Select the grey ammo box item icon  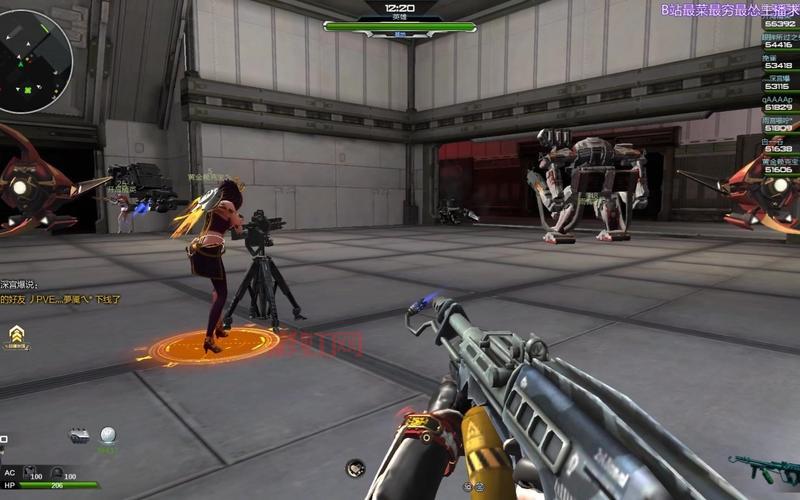click(79, 435)
